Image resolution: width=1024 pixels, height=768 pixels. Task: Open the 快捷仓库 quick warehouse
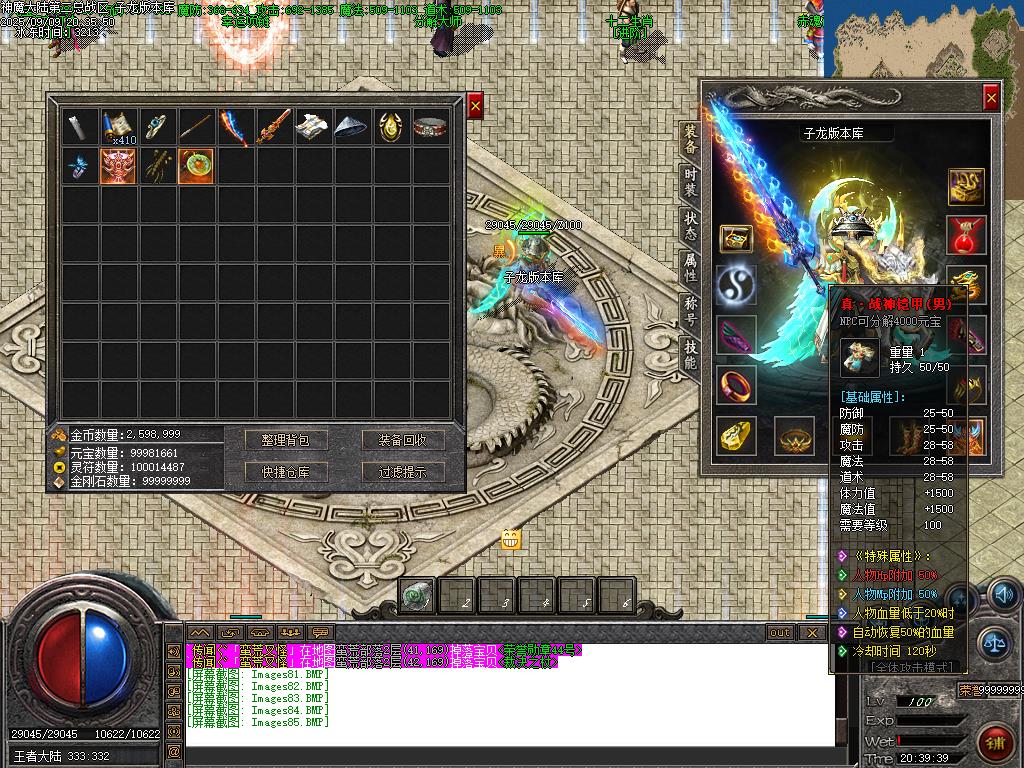286,472
